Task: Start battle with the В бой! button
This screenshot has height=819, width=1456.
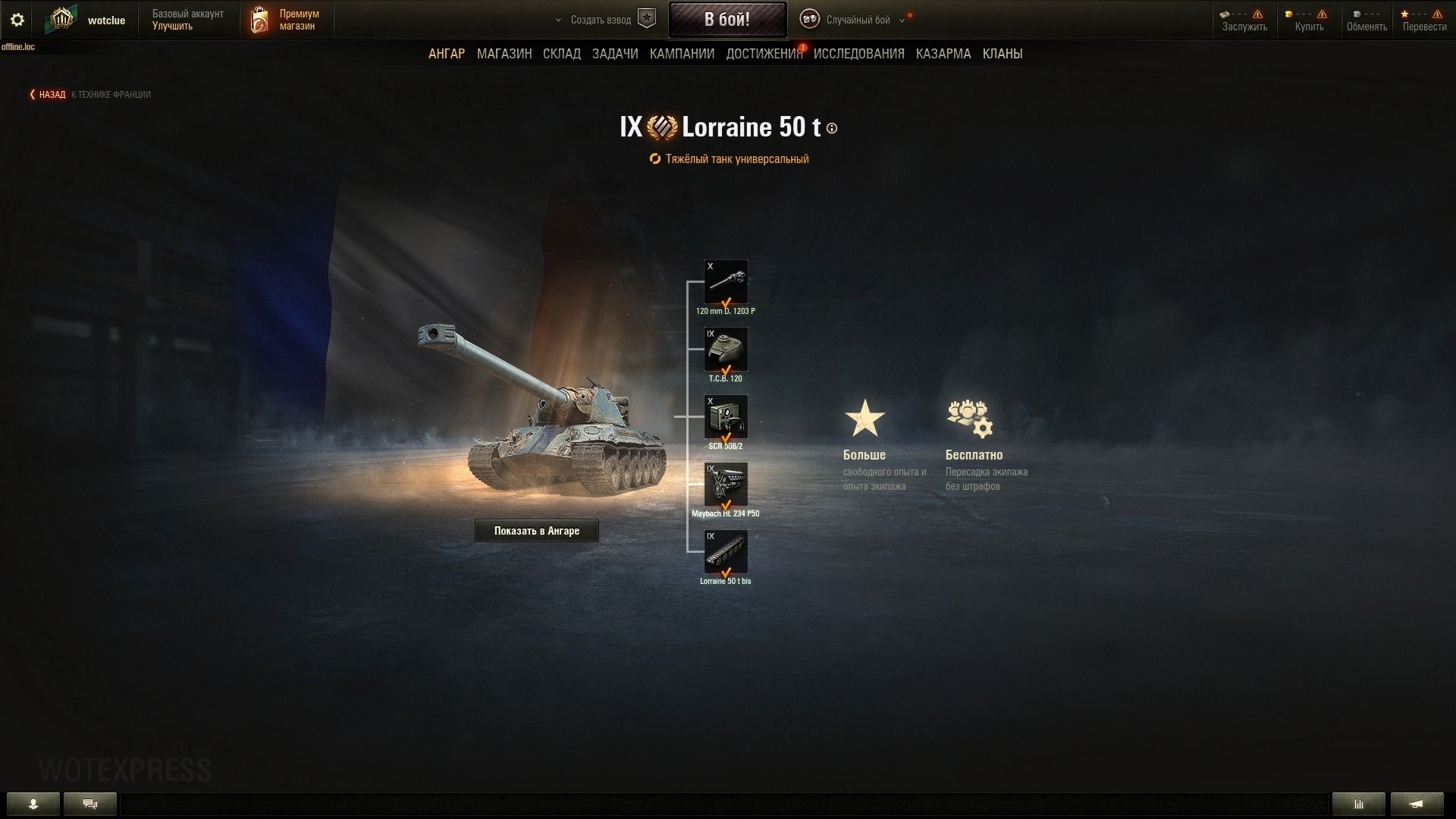Action: [726, 20]
